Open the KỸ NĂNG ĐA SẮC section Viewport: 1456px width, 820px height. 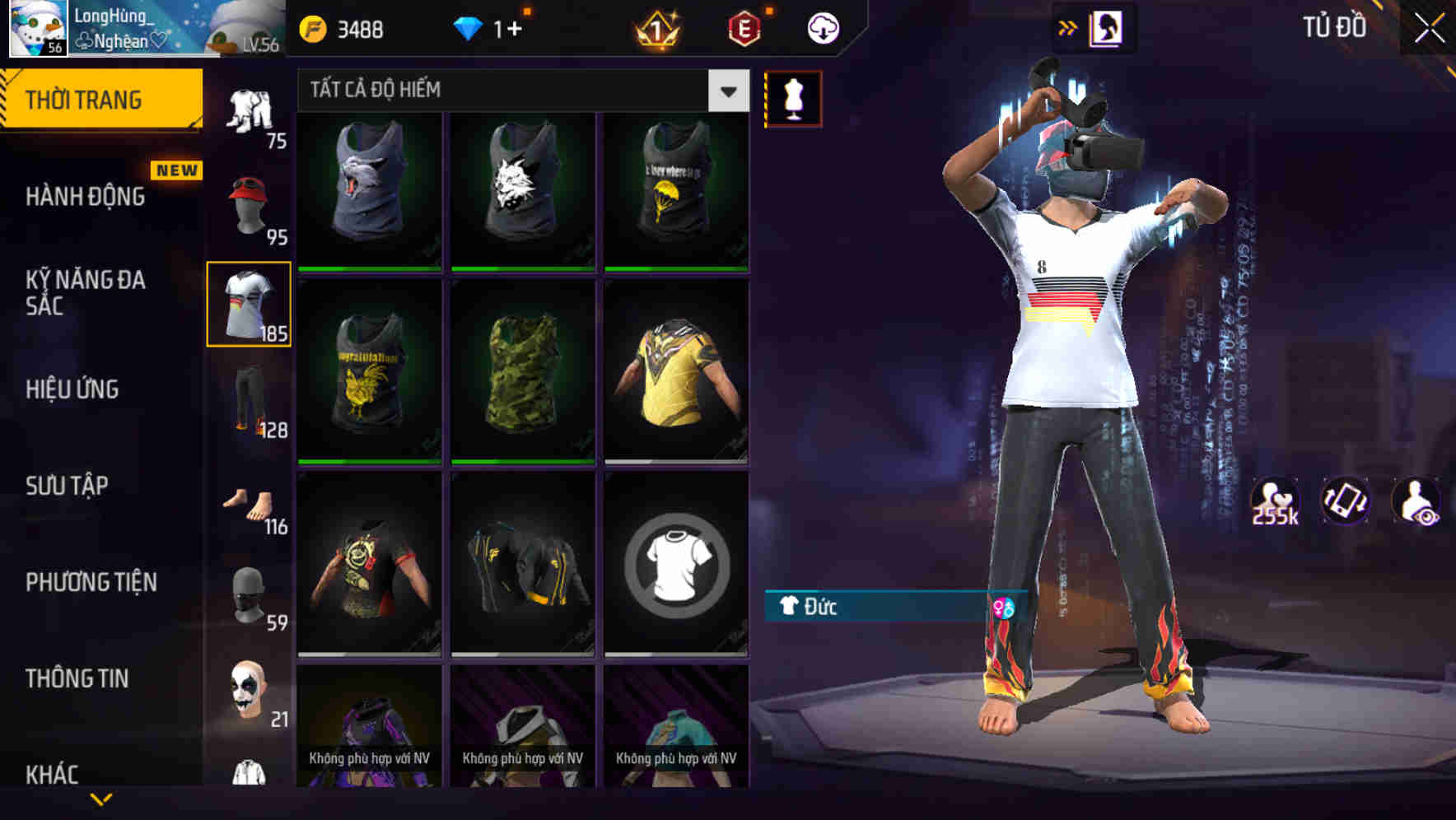pos(86,294)
